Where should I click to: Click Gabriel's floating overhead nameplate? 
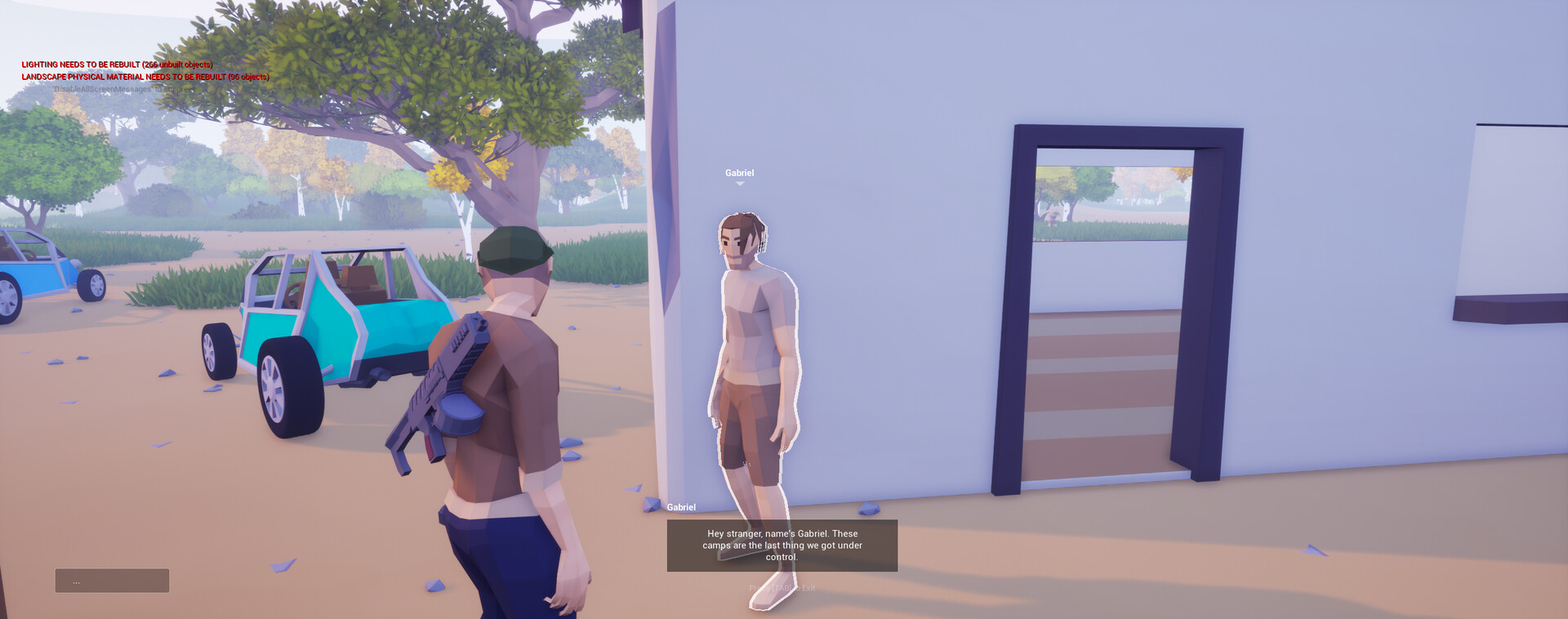[740, 172]
